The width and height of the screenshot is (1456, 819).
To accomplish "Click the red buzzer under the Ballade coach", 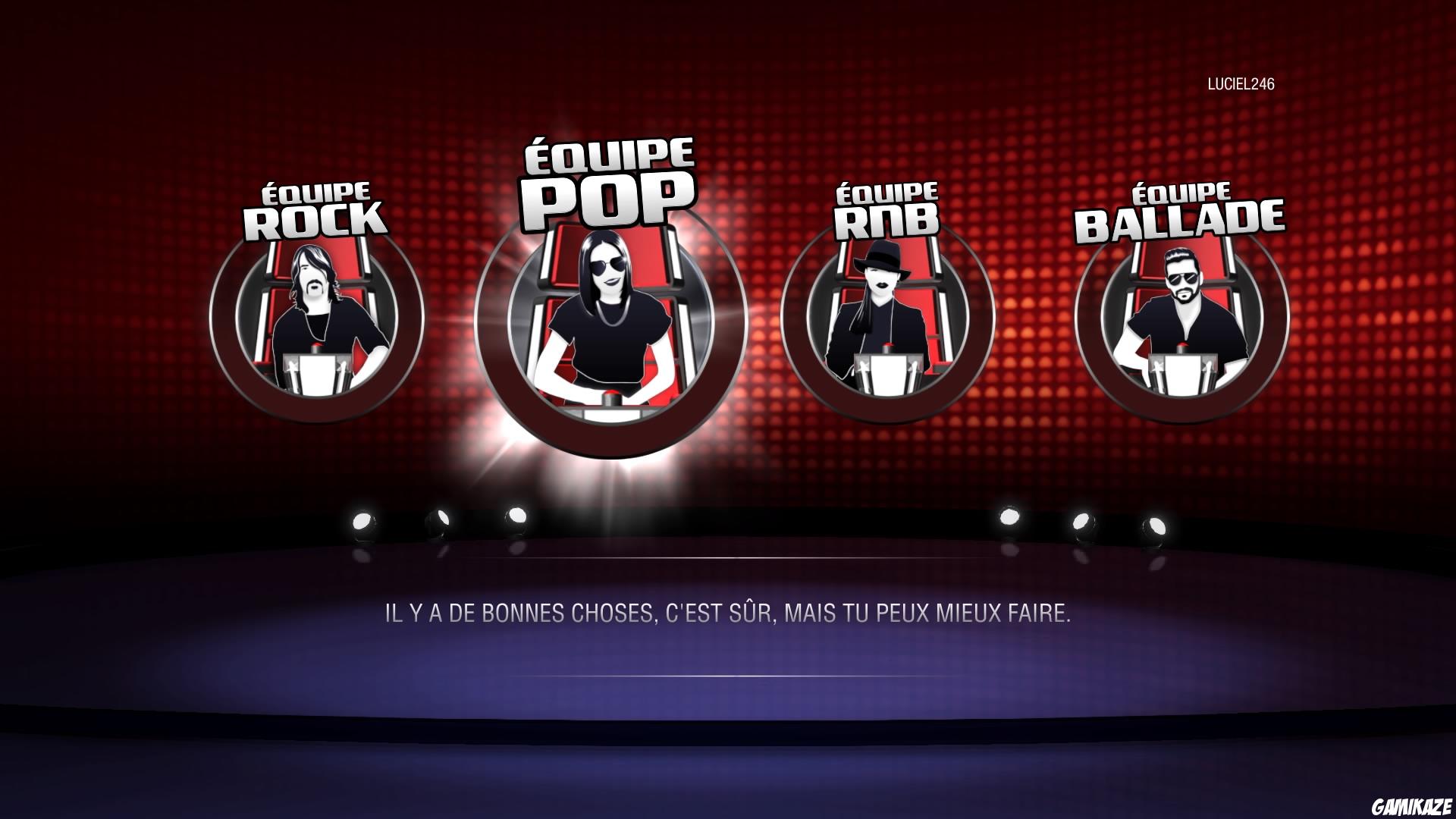I will [x=1185, y=345].
